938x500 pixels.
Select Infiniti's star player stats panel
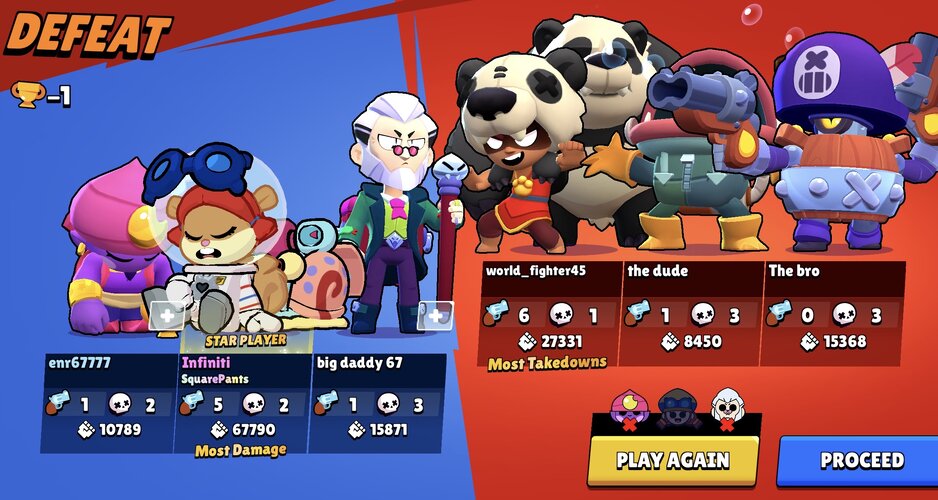point(241,402)
